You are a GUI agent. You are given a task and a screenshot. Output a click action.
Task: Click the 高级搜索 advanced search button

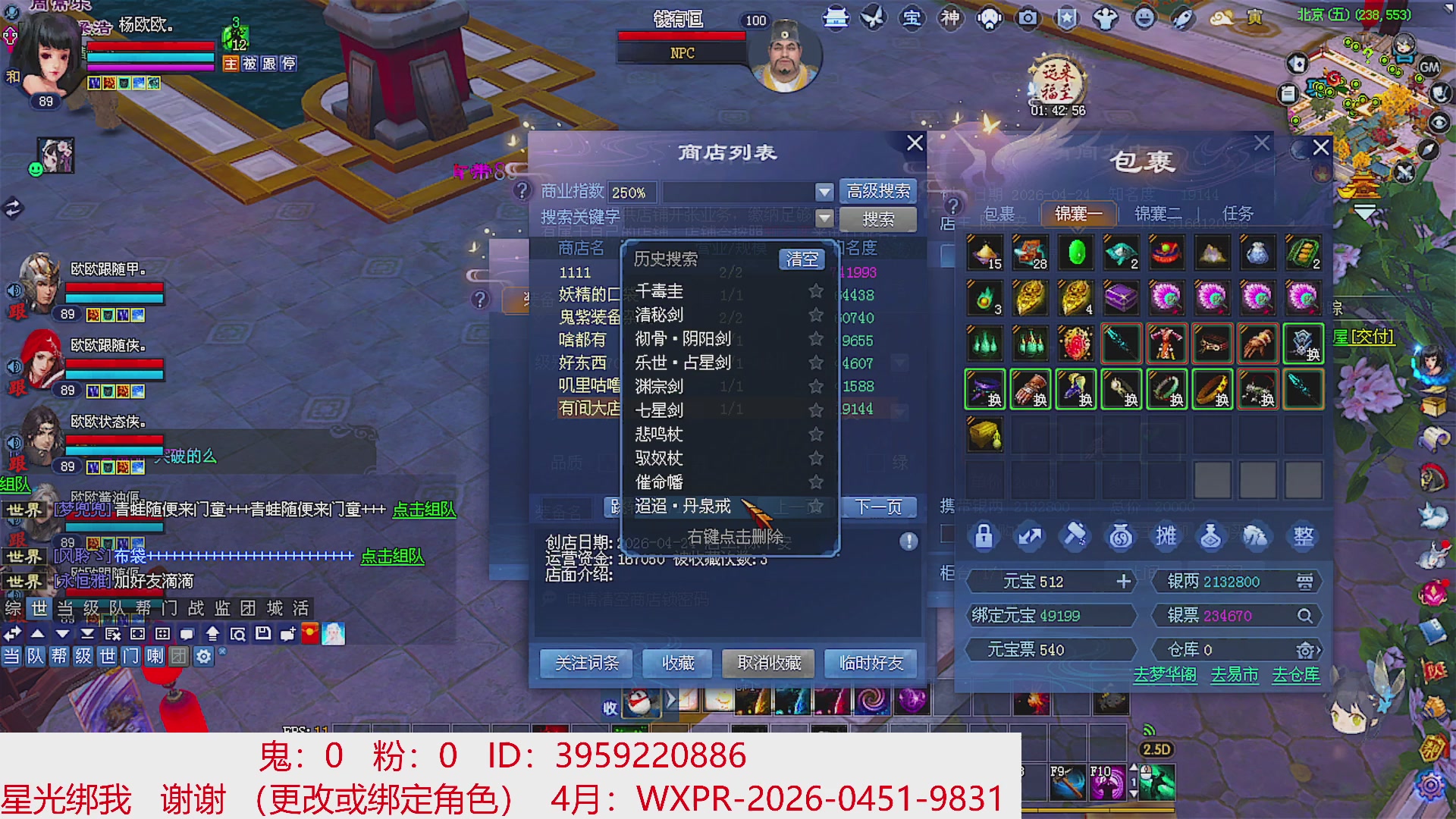[x=878, y=190]
